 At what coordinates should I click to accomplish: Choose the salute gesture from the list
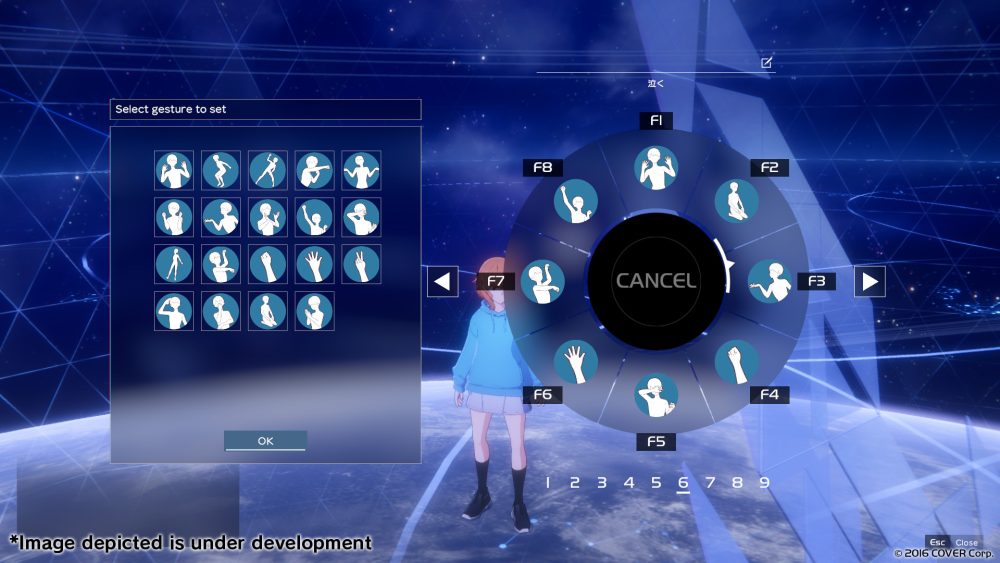tap(174, 311)
